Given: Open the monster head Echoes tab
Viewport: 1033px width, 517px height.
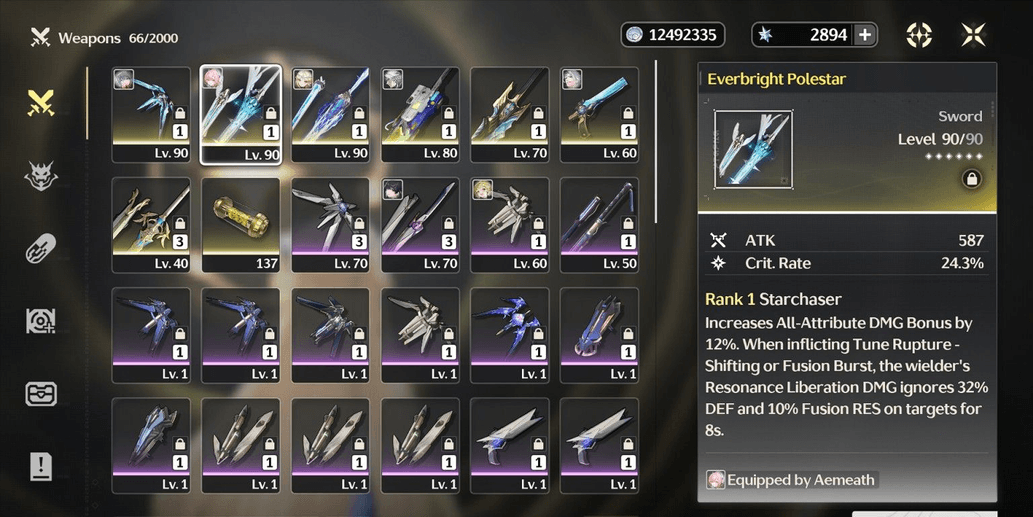Looking at the screenshot, I should pyautogui.click(x=40, y=175).
